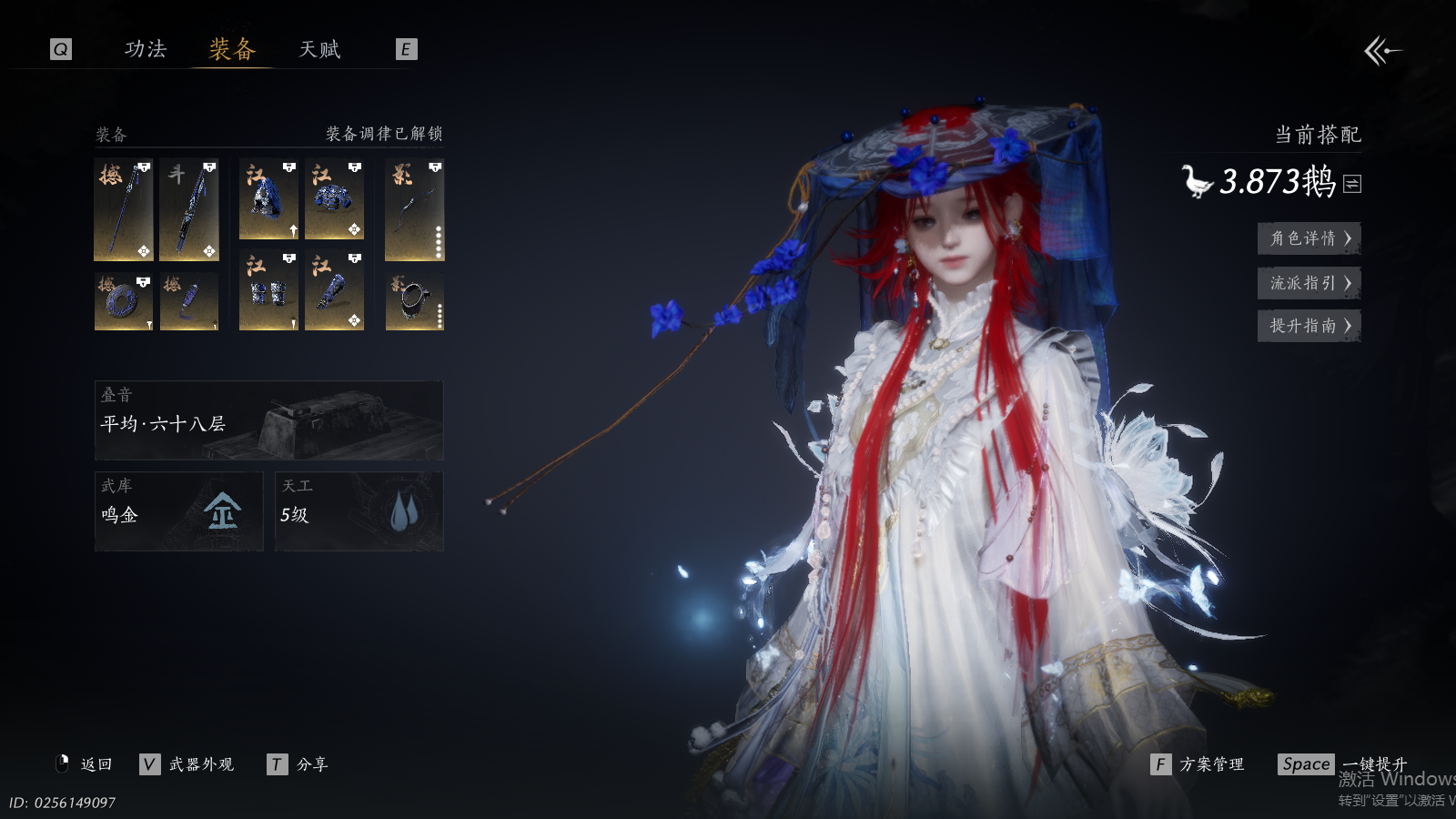Open 角色详情 character details

tap(1309, 238)
